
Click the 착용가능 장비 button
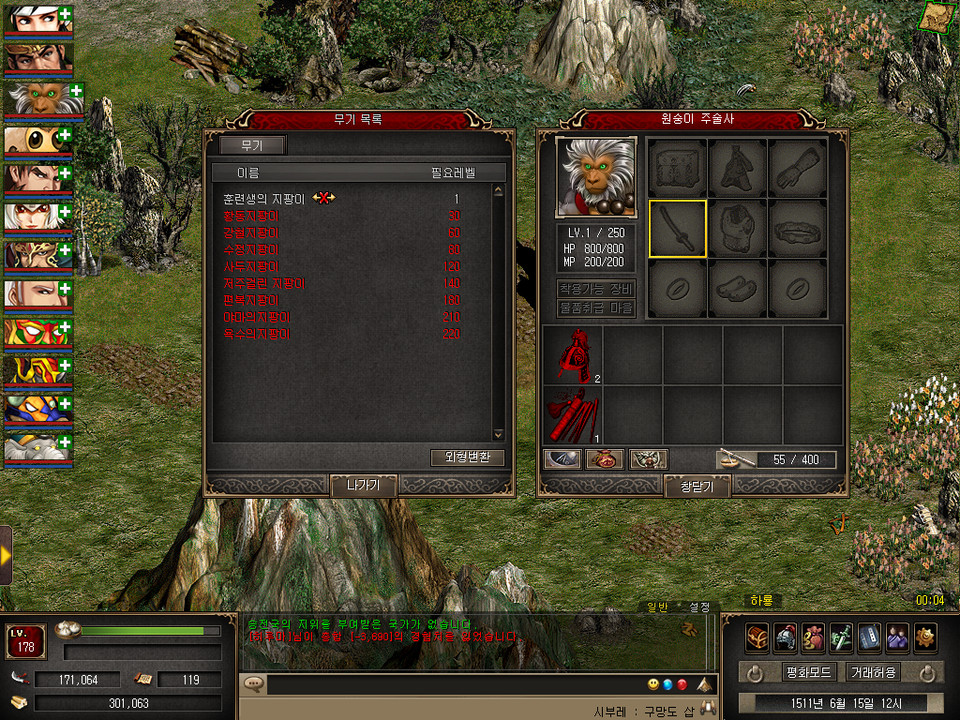(595, 289)
